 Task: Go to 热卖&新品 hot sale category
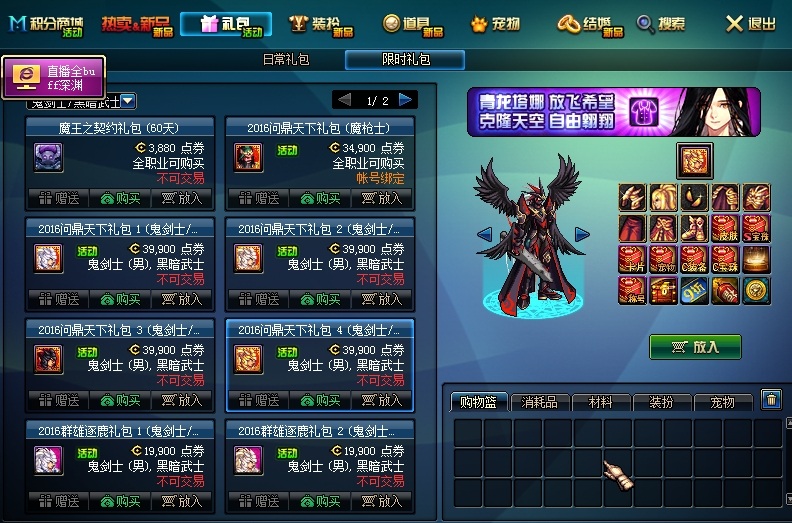click(134, 22)
